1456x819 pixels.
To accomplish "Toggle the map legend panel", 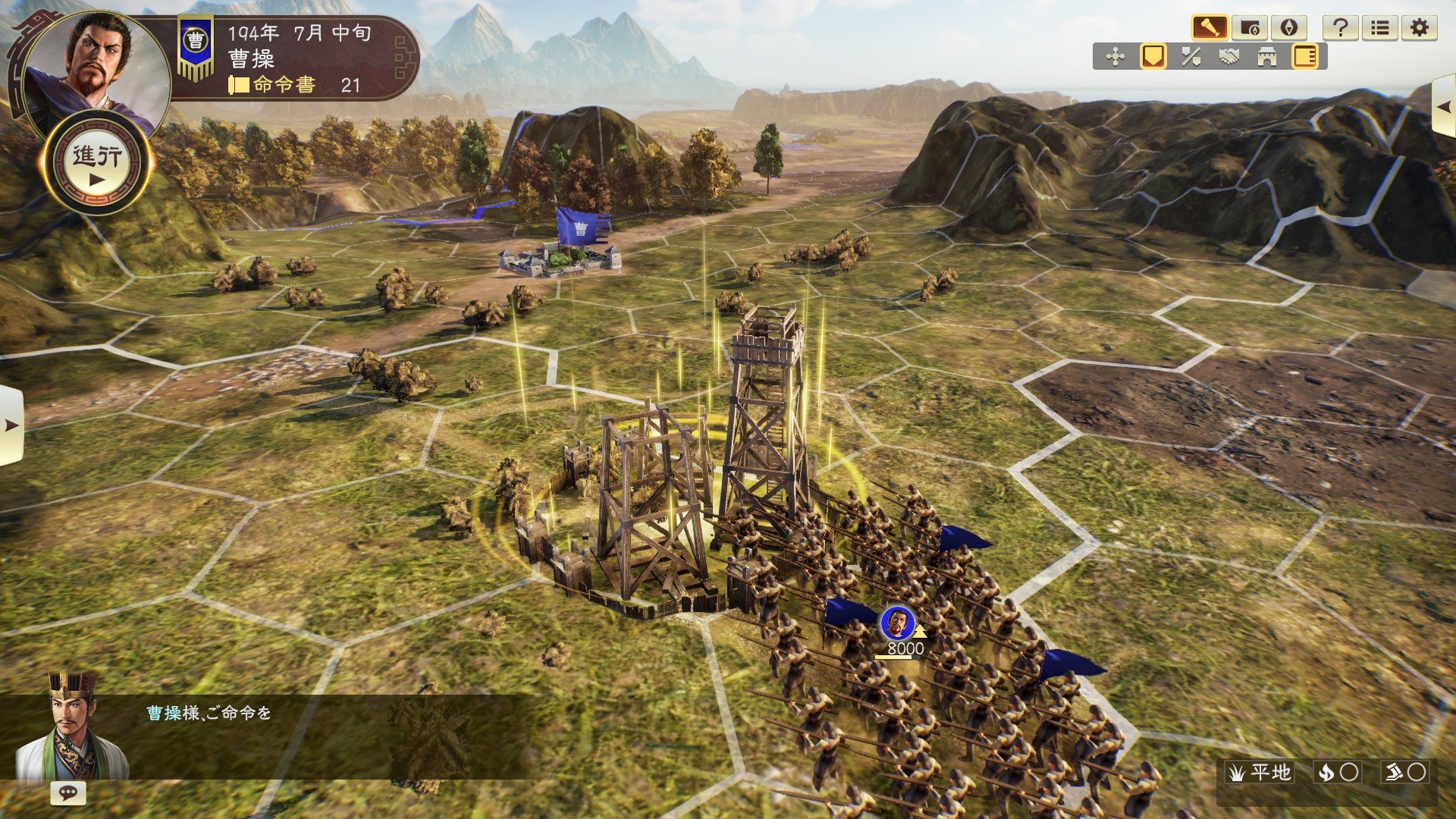I will click(1305, 57).
